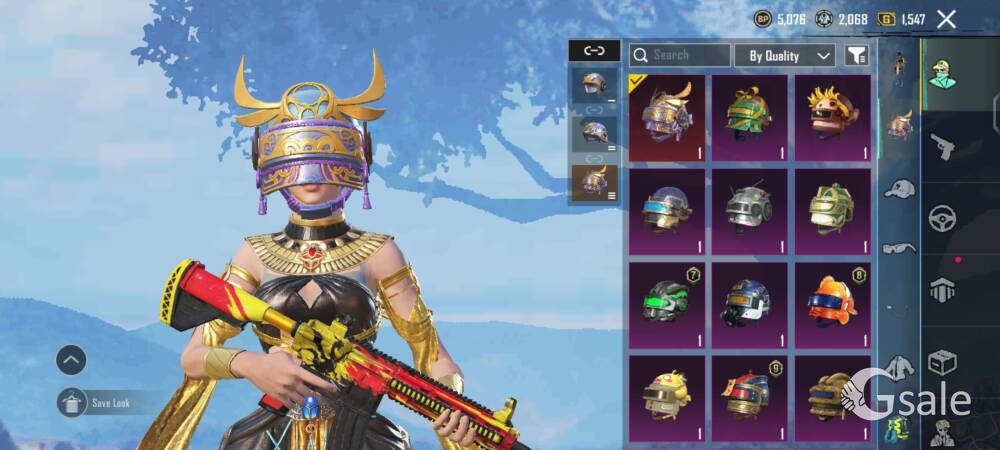The height and width of the screenshot is (450, 1000).
Task: Select the plain silver helmet skin
Action: [x=750, y=211]
